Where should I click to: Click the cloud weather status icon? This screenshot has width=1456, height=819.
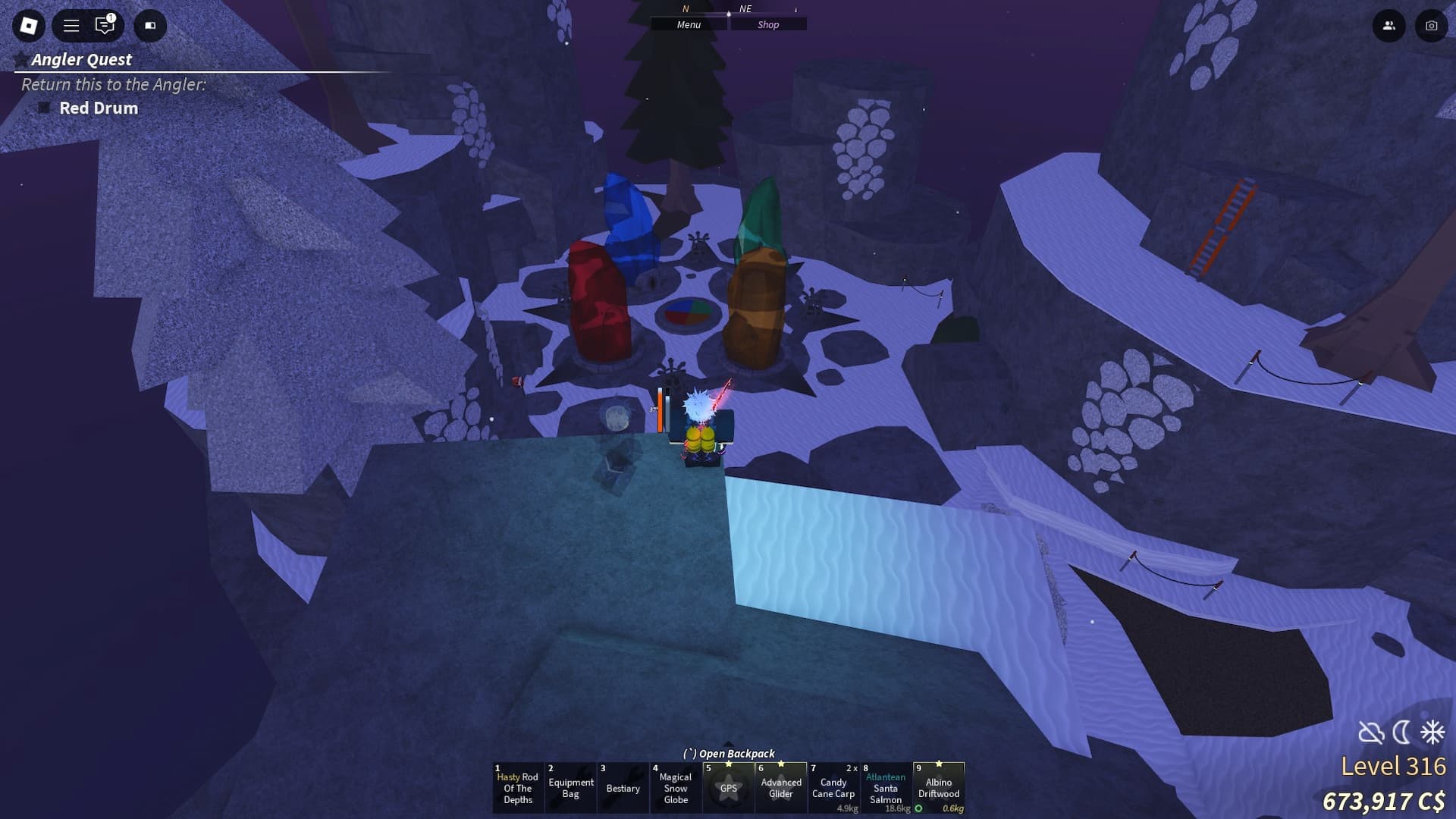coord(1371,733)
